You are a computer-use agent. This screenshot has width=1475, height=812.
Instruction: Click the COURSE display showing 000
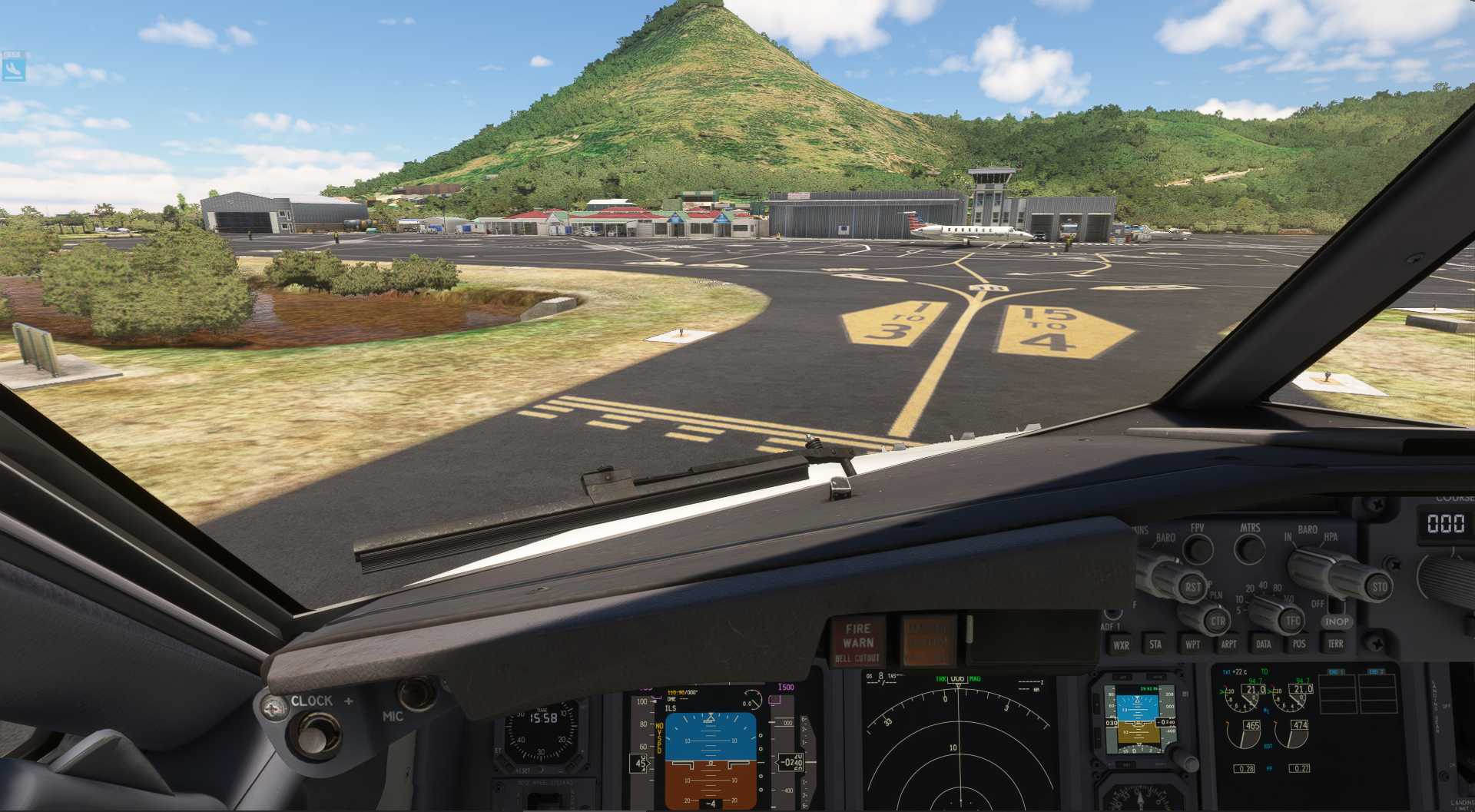[1447, 524]
